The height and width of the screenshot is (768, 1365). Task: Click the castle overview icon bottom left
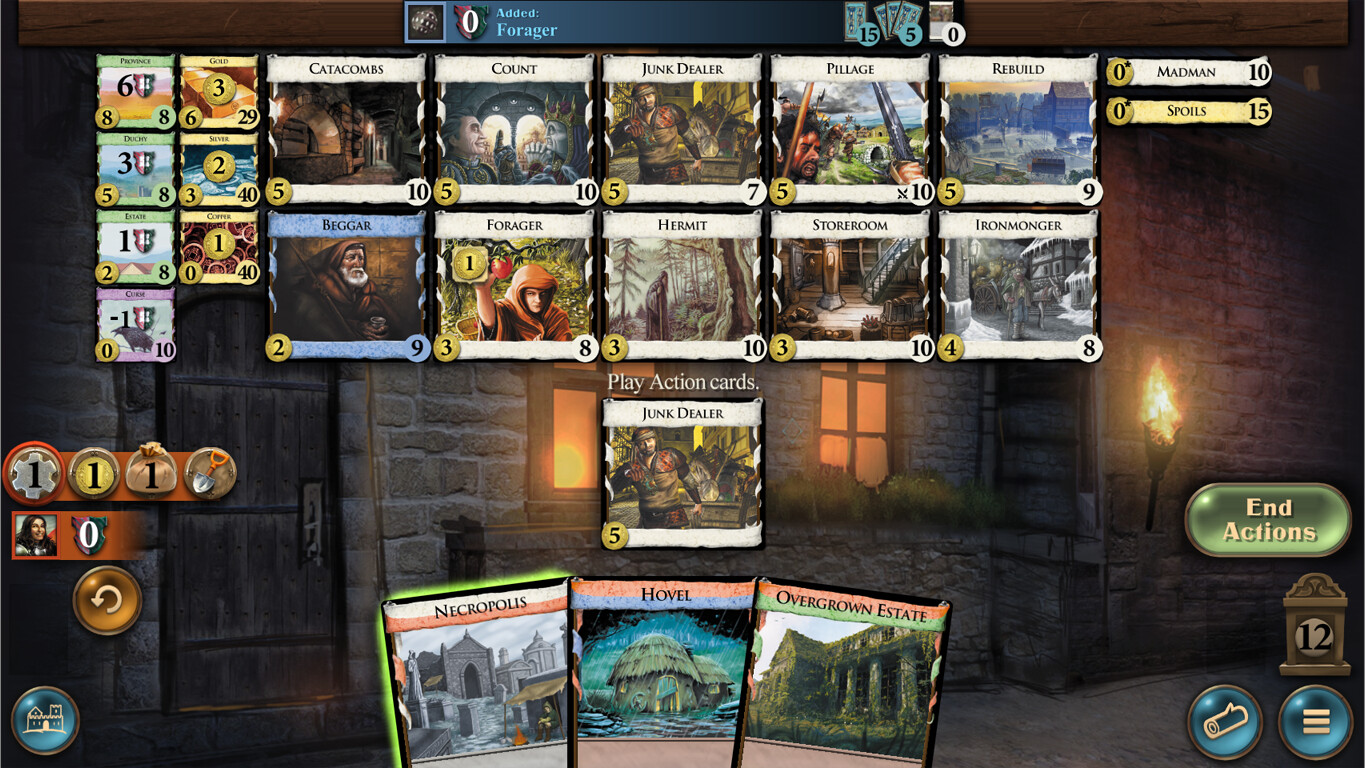(x=44, y=719)
